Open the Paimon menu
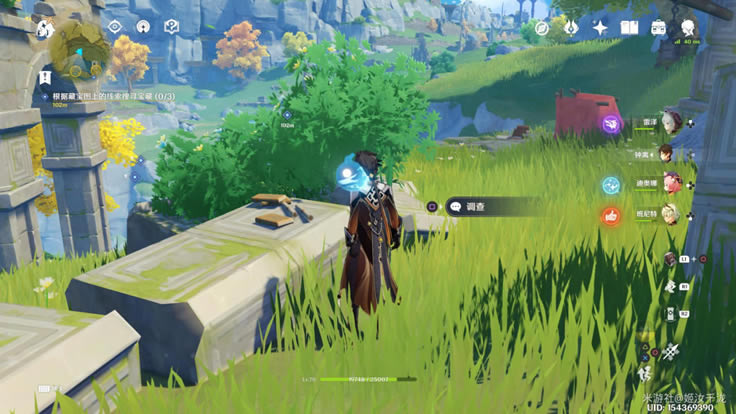This screenshot has height=414, width=736. (x=44, y=28)
